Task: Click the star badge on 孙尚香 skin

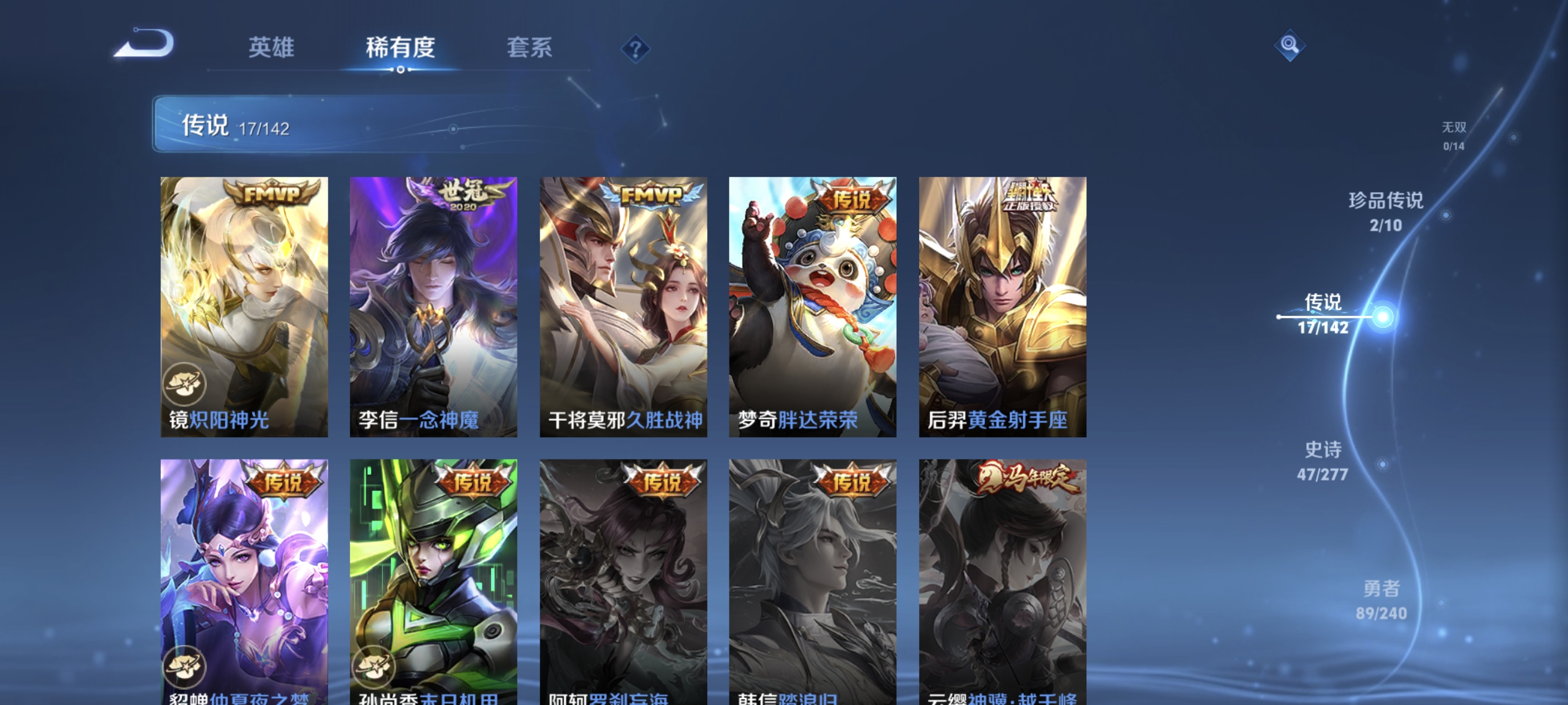Action: pyautogui.click(x=374, y=666)
